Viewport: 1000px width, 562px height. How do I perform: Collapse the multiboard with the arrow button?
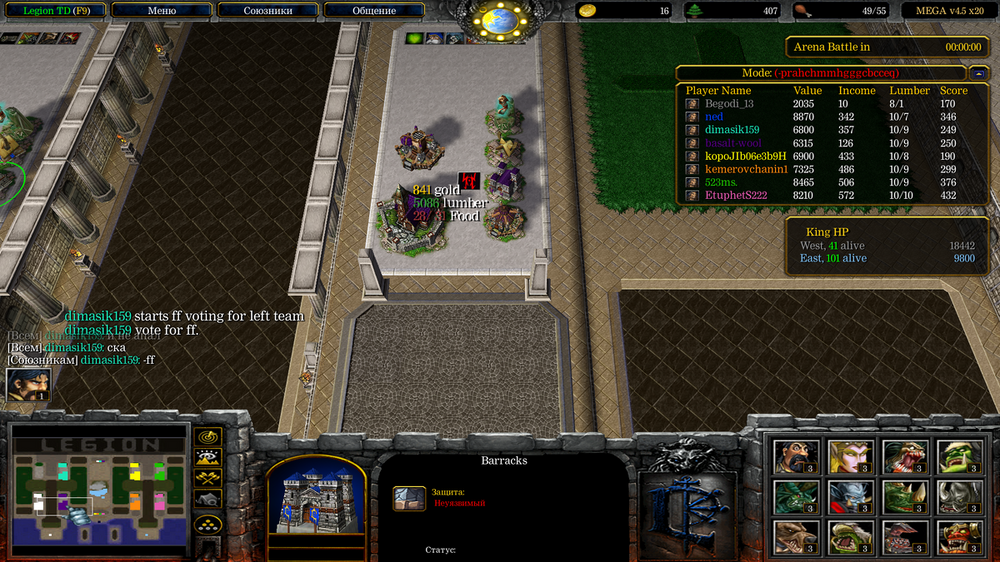977,73
